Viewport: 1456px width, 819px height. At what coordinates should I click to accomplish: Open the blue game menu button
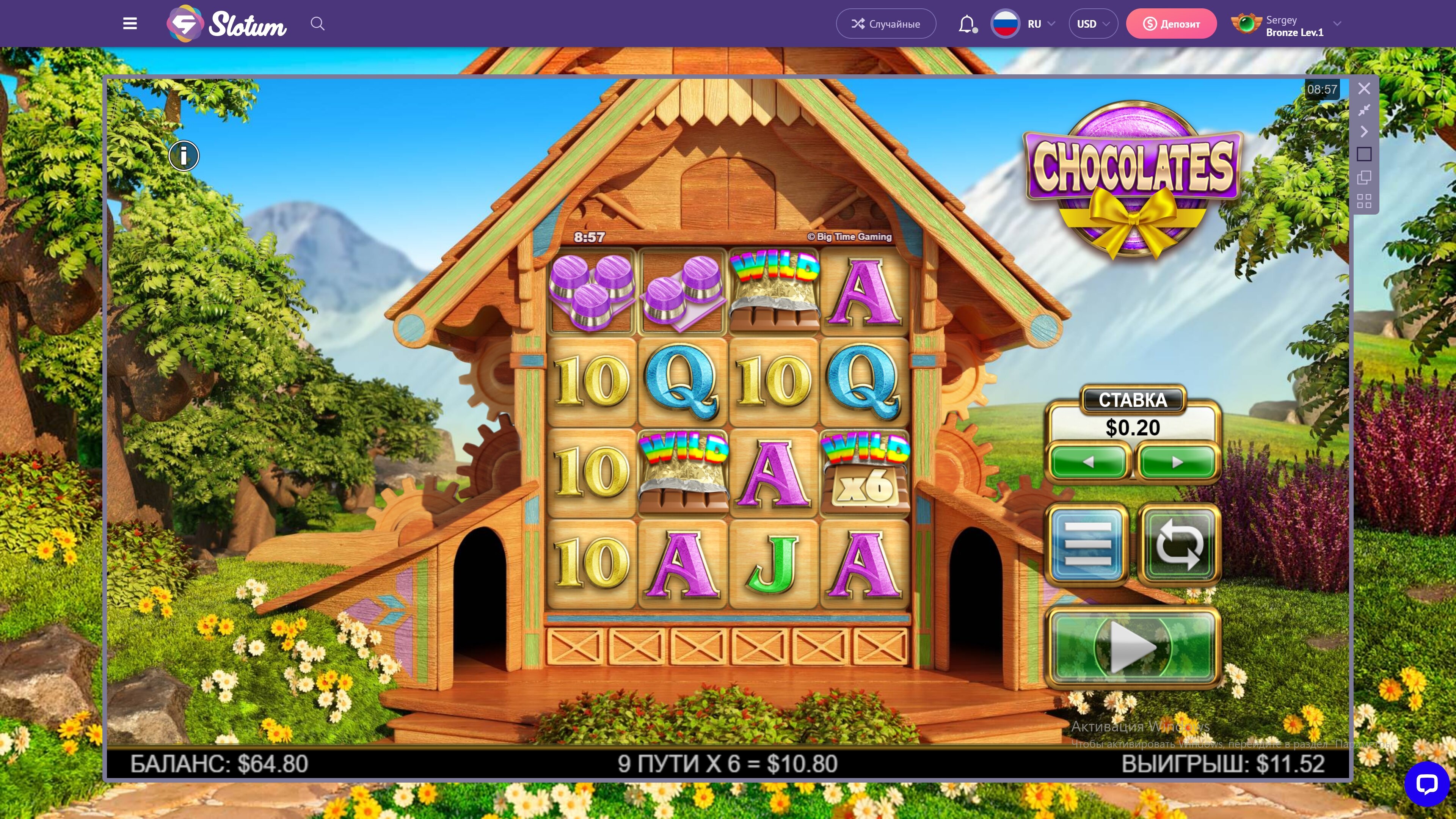(1087, 544)
